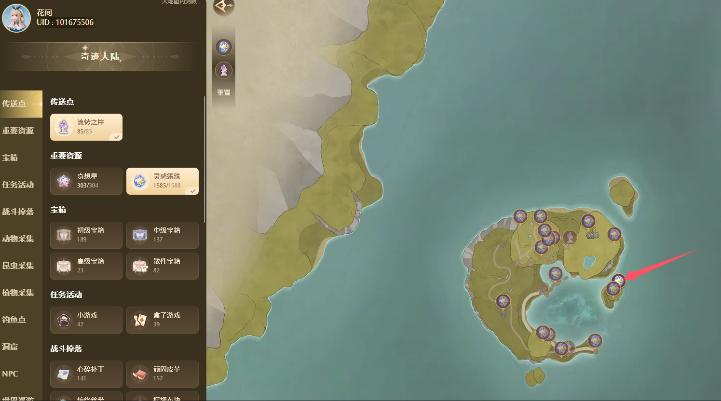Screen dimensions: 721x401
Task: Select the 钓鱼点 sidebar tab
Action: (15, 320)
